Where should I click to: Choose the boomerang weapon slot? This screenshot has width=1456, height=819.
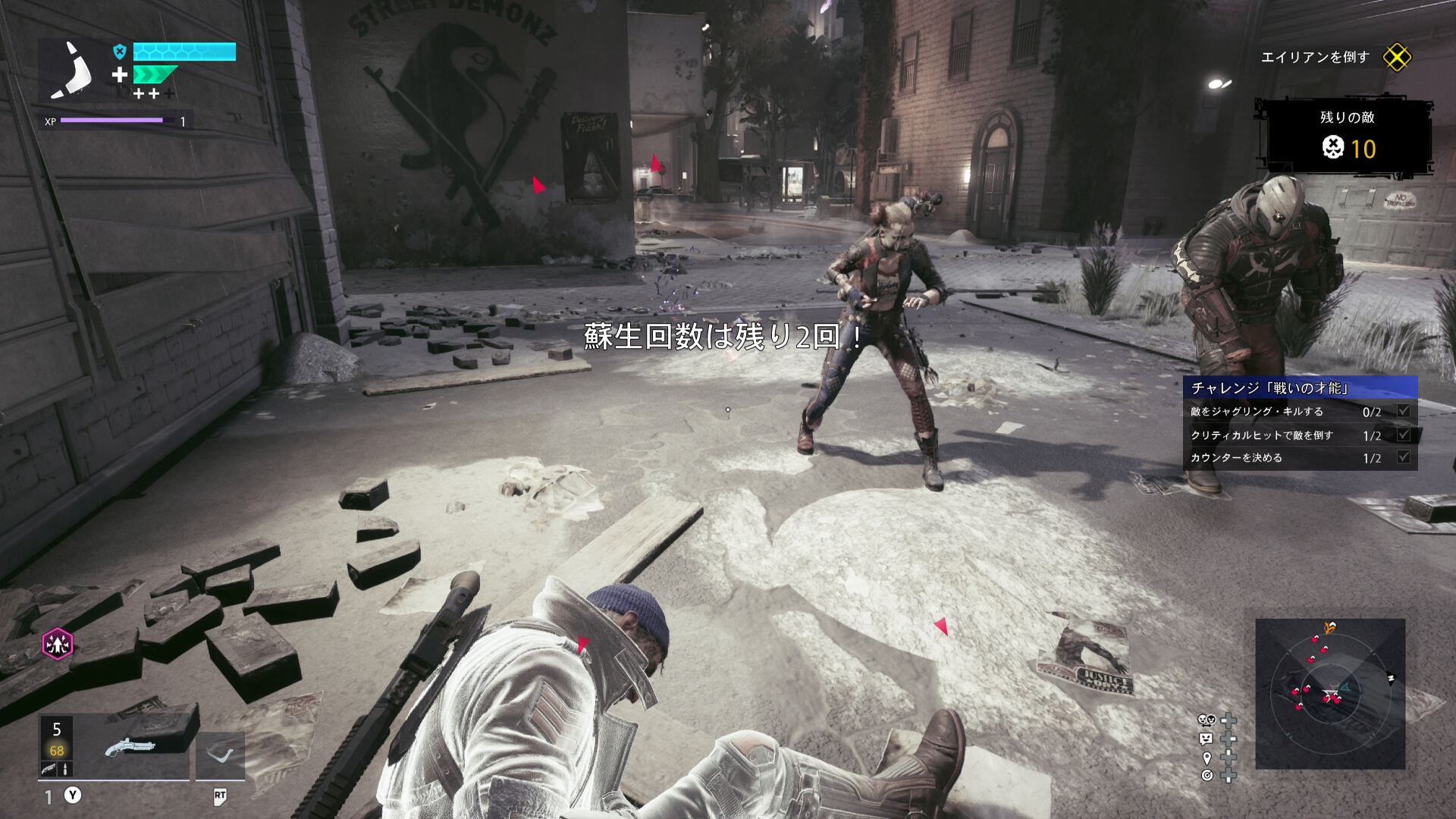pos(221,755)
